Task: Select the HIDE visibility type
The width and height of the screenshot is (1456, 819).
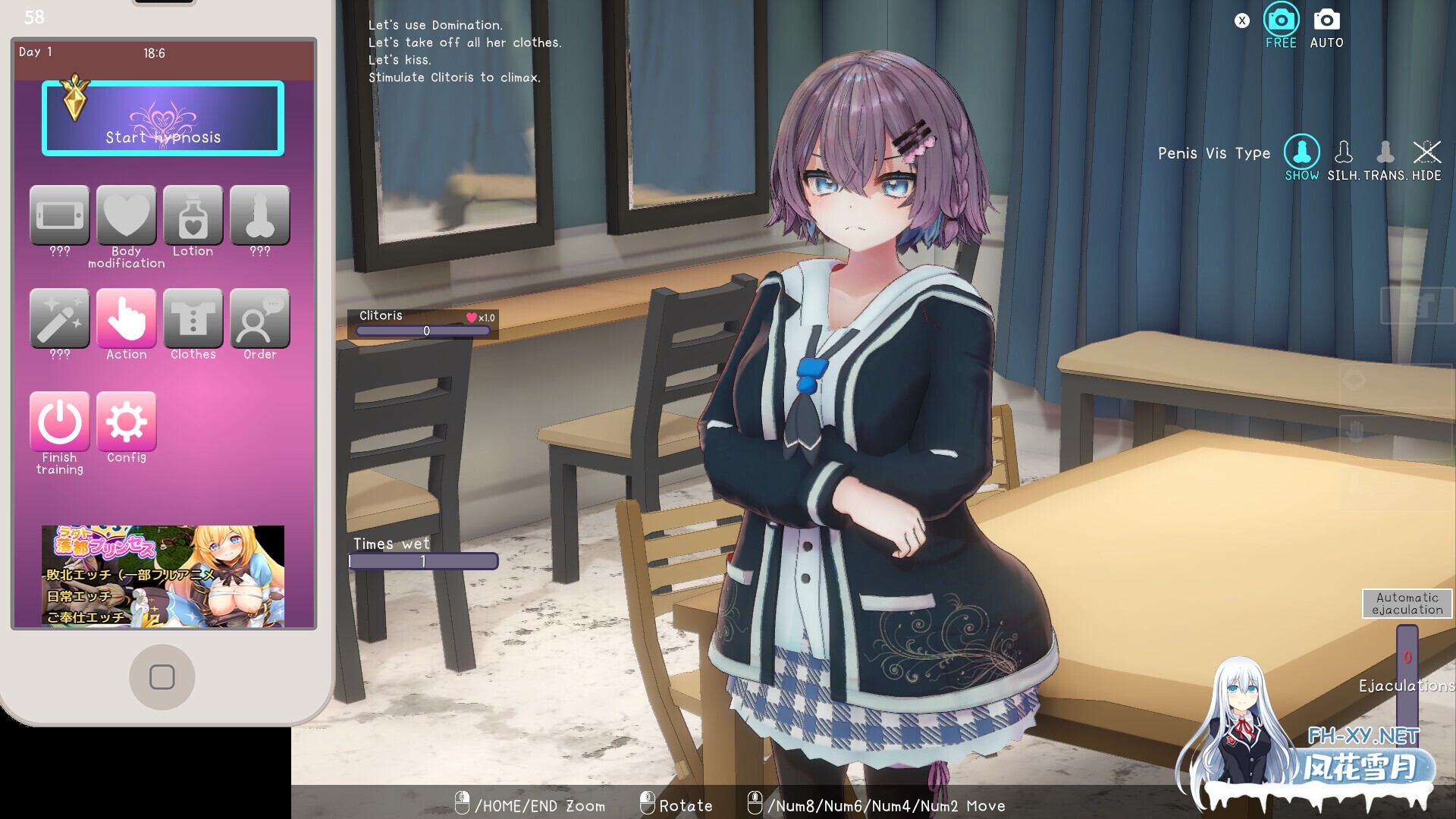Action: [x=1426, y=152]
